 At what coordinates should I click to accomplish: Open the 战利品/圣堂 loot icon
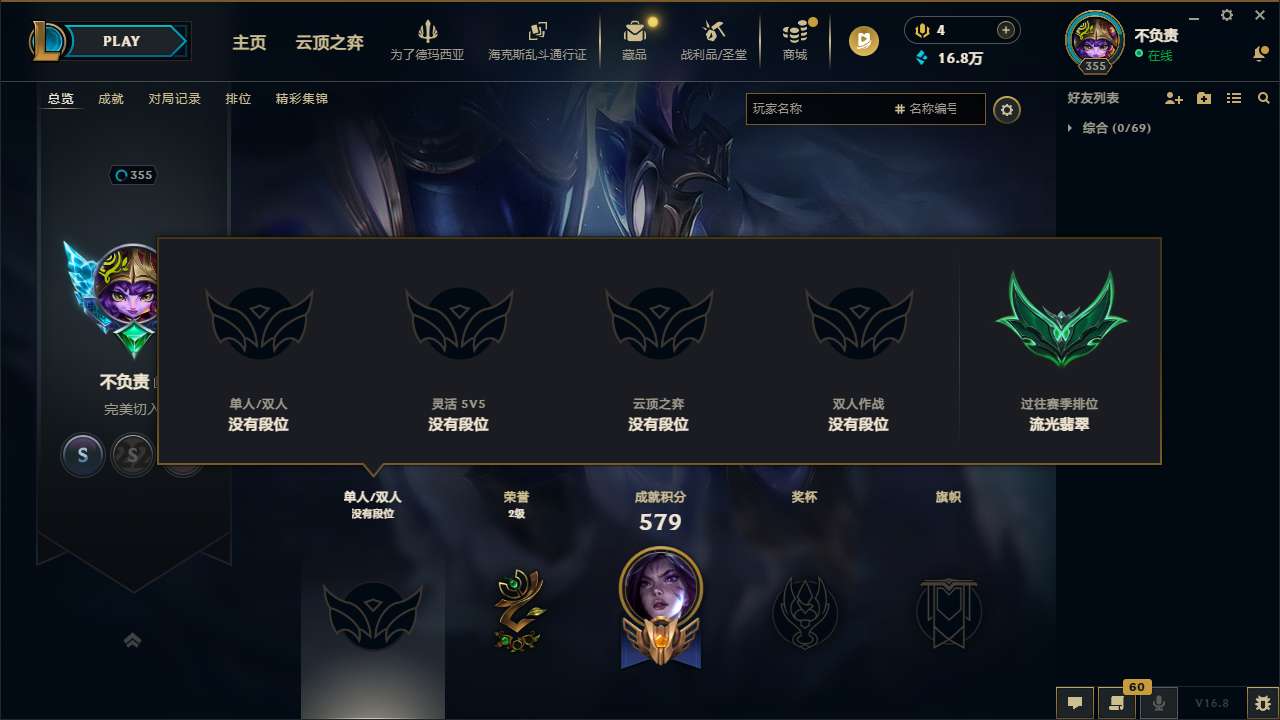pos(715,40)
